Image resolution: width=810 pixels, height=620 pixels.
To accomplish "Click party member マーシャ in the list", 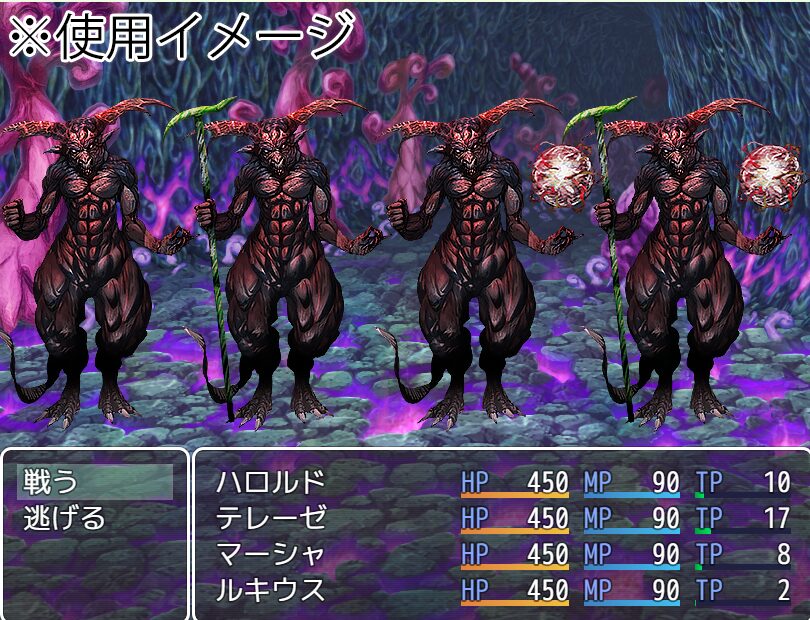I will click(x=272, y=555).
